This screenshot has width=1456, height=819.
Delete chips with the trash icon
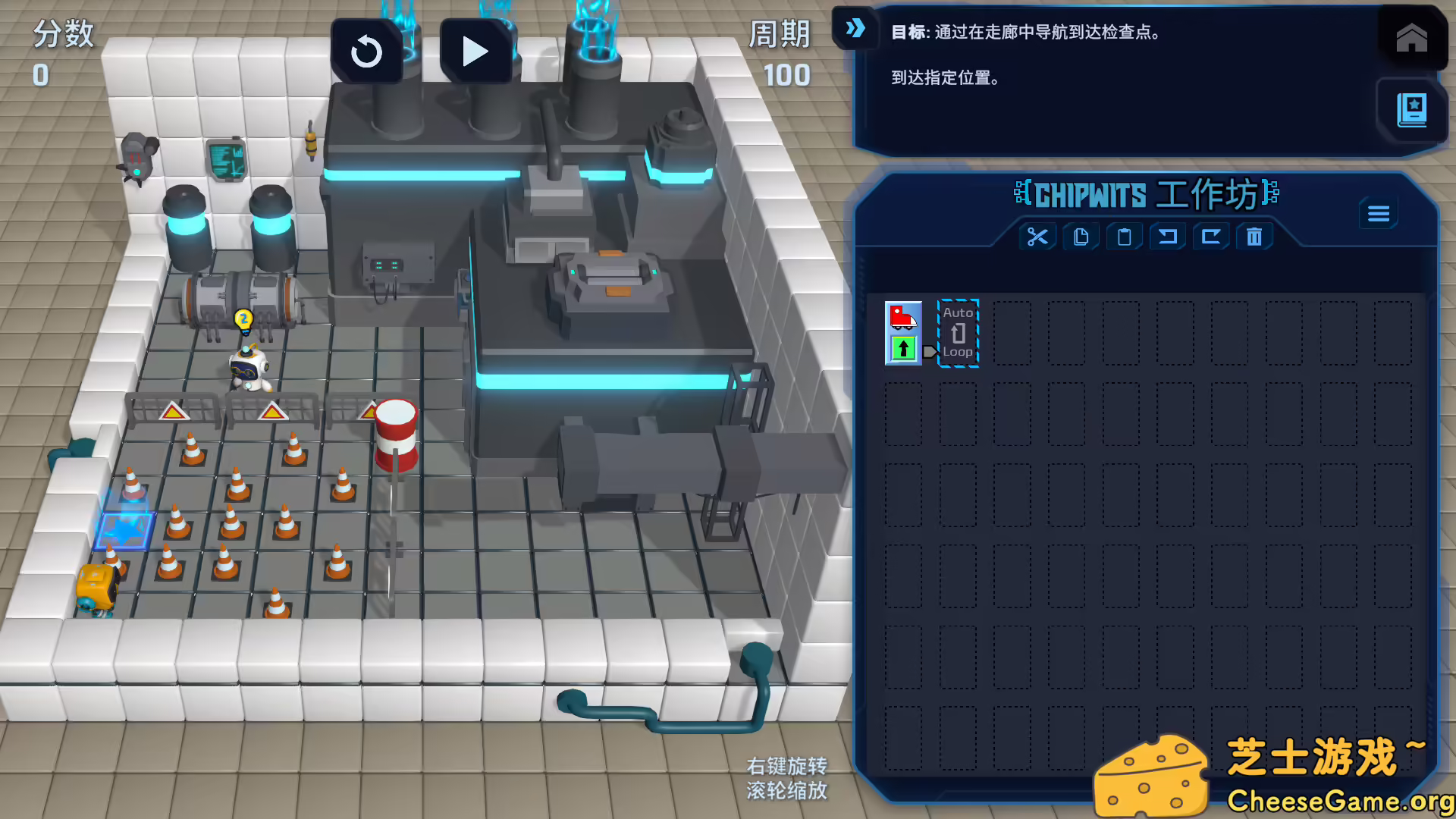coord(1254,237)
